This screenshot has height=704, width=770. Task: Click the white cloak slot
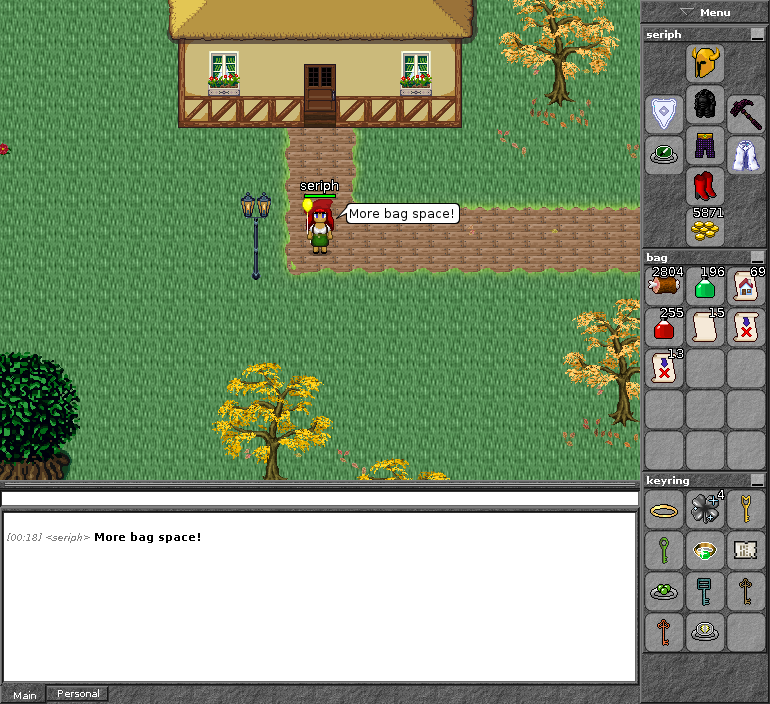(x=745, y=155)
